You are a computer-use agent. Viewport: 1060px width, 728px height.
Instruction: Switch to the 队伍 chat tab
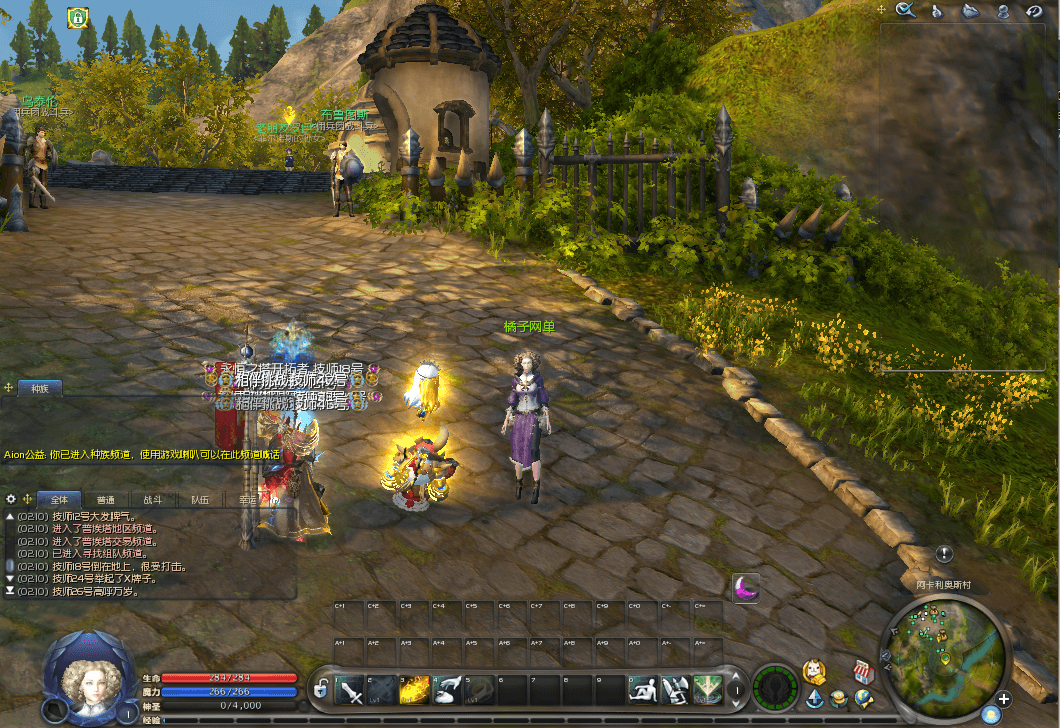coord(199,499)
